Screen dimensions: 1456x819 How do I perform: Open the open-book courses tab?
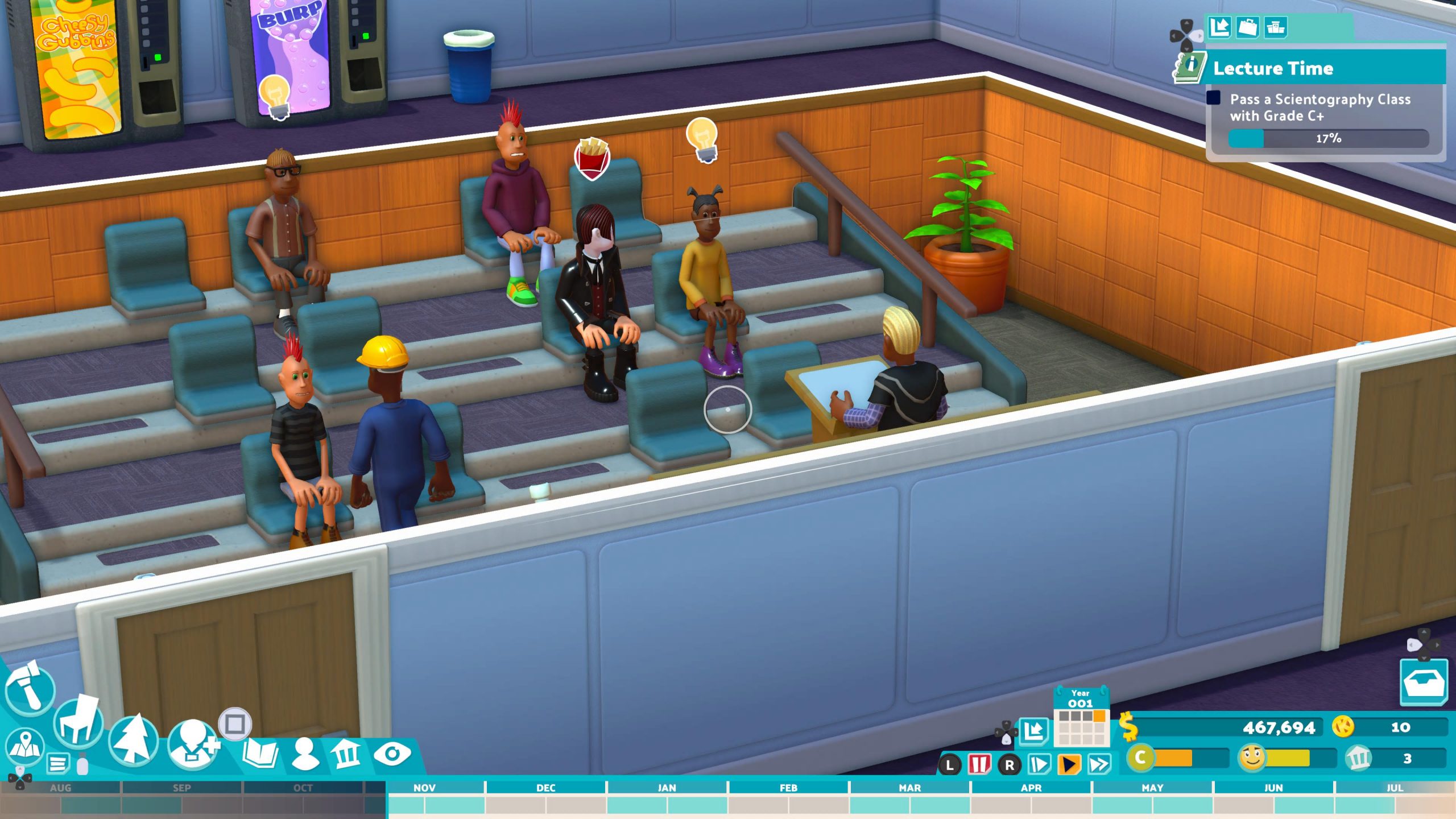pyautogui.click(x=260, y=754)
